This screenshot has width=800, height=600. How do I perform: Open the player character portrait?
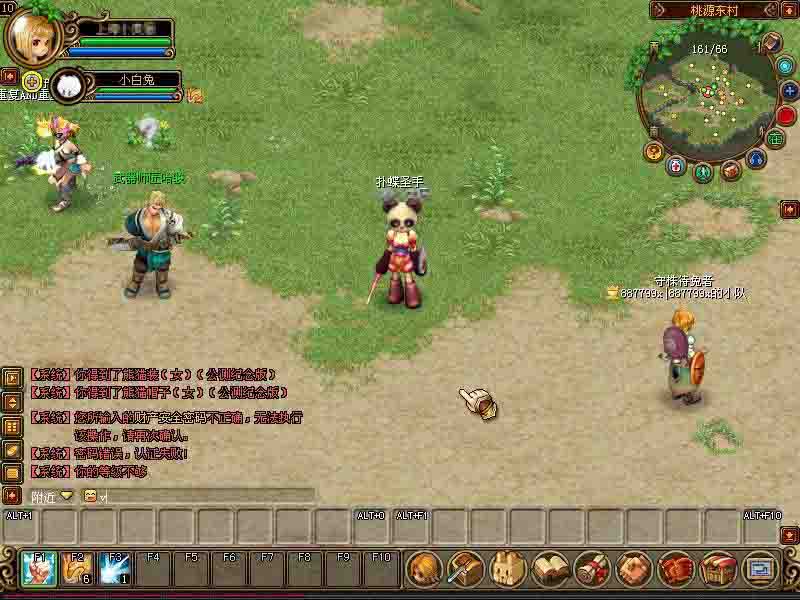point(32,36)
